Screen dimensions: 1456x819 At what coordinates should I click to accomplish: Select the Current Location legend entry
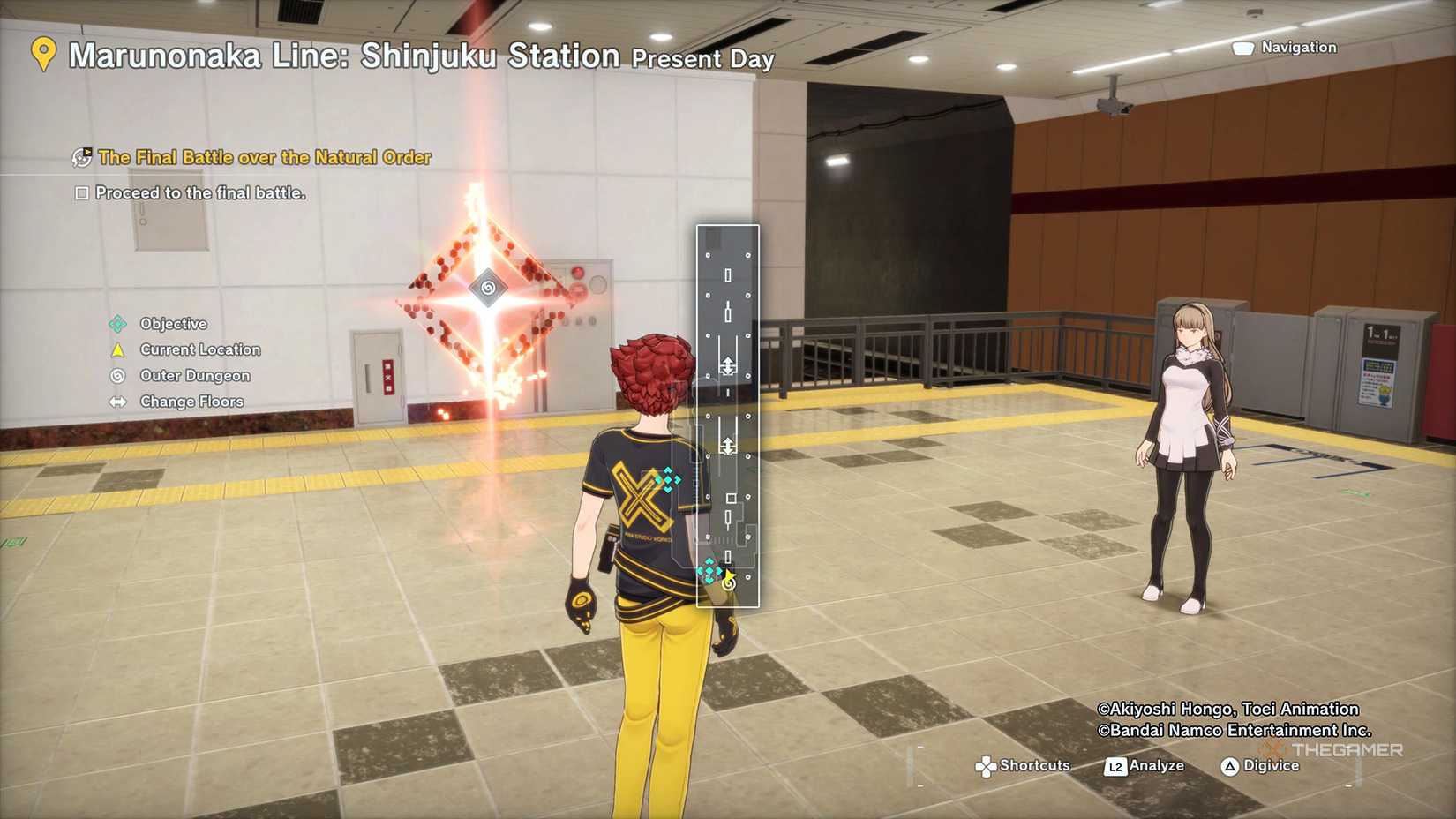pos(199,349)
